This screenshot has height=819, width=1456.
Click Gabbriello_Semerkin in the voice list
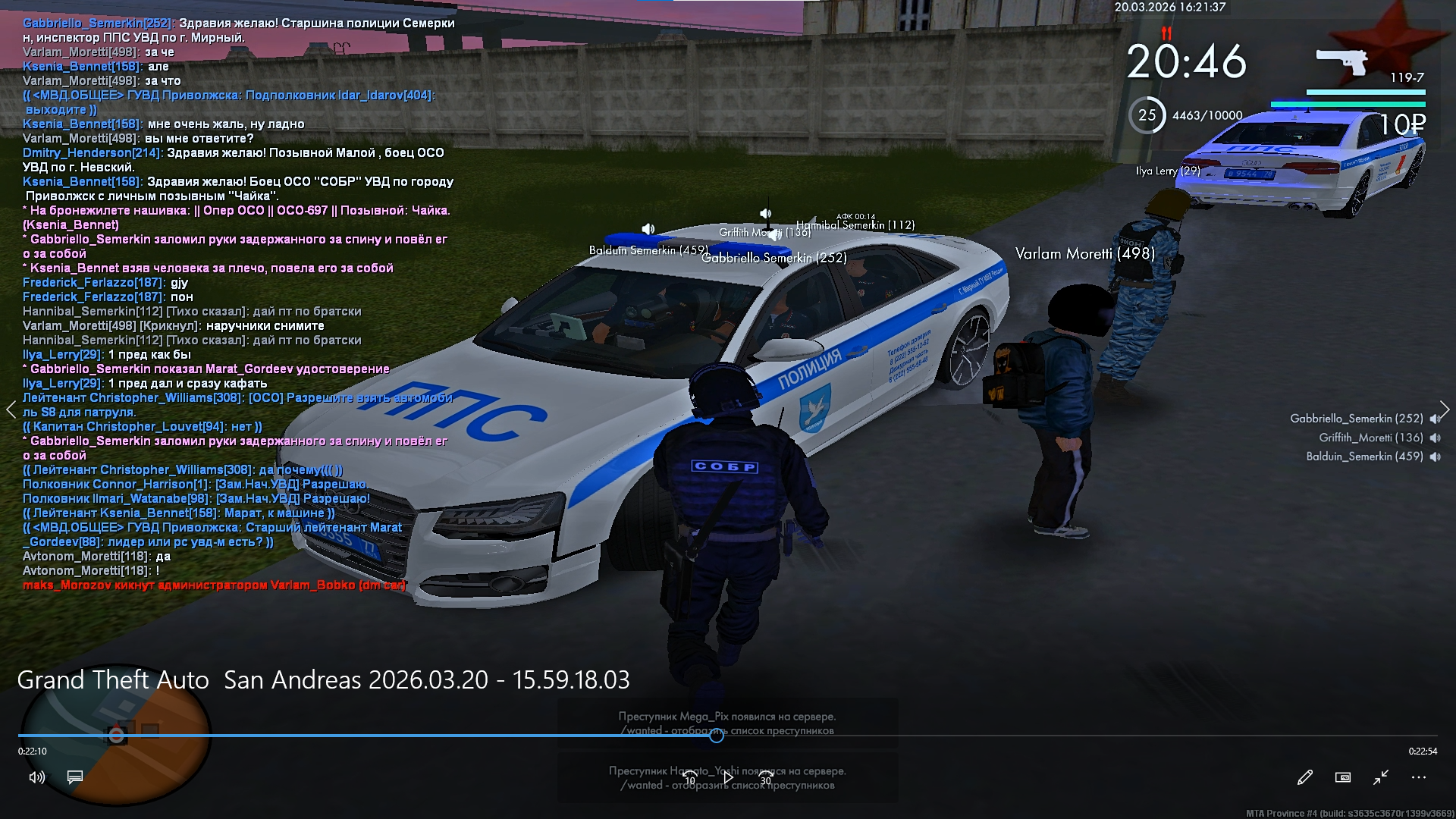(x=1356, y=419)
